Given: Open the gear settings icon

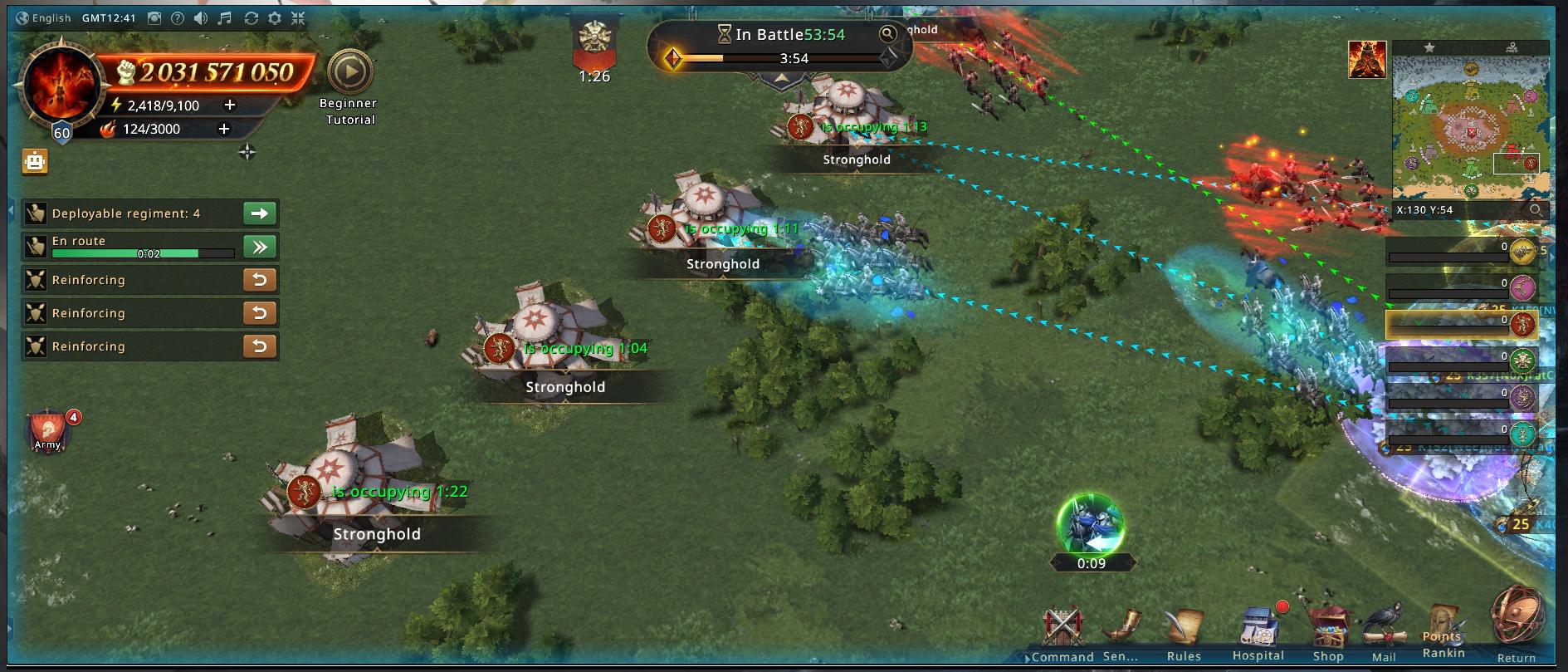Looking at the screenshot, I should pos(275,18).
